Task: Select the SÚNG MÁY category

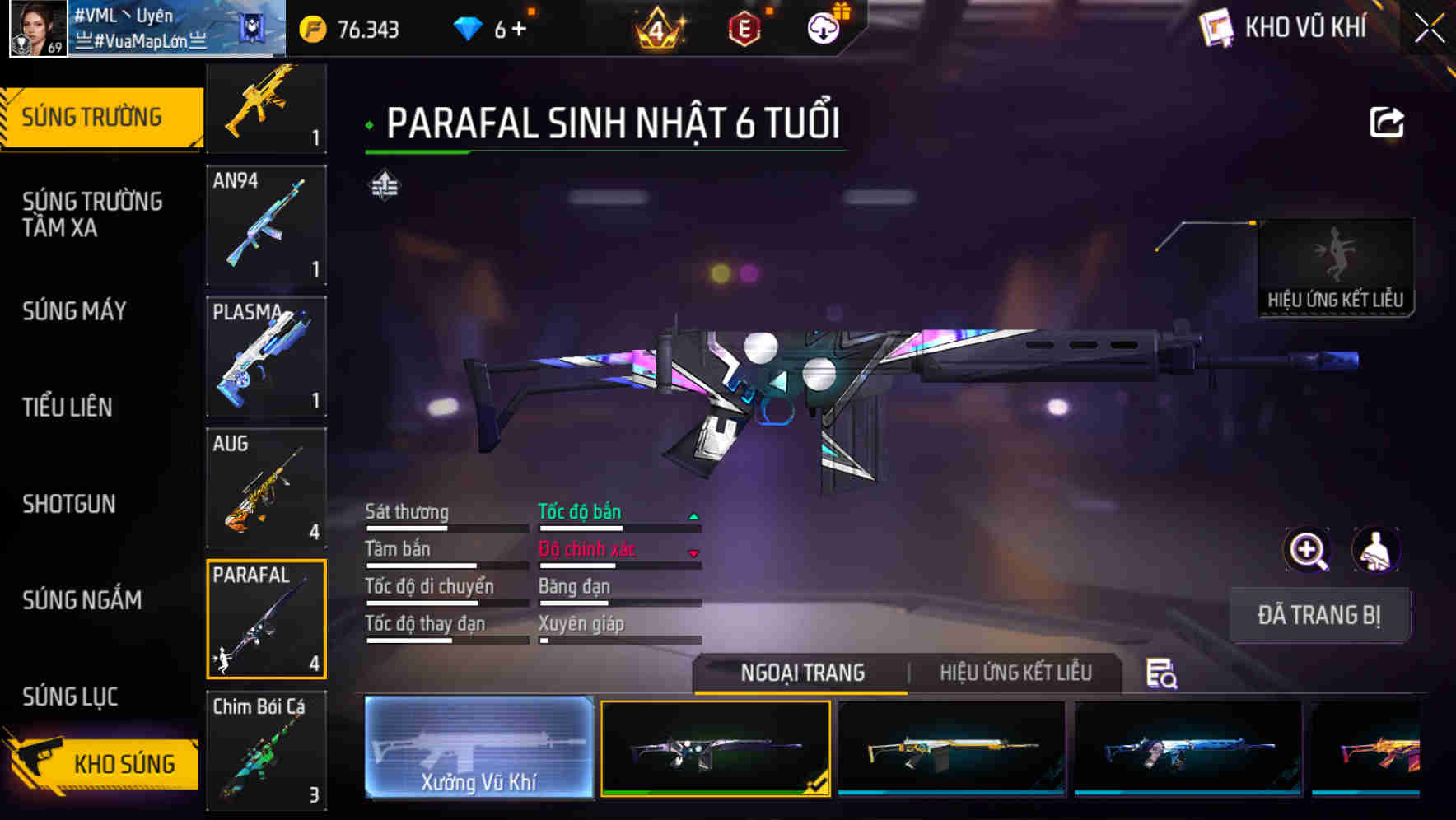Action: pos(74,311)
